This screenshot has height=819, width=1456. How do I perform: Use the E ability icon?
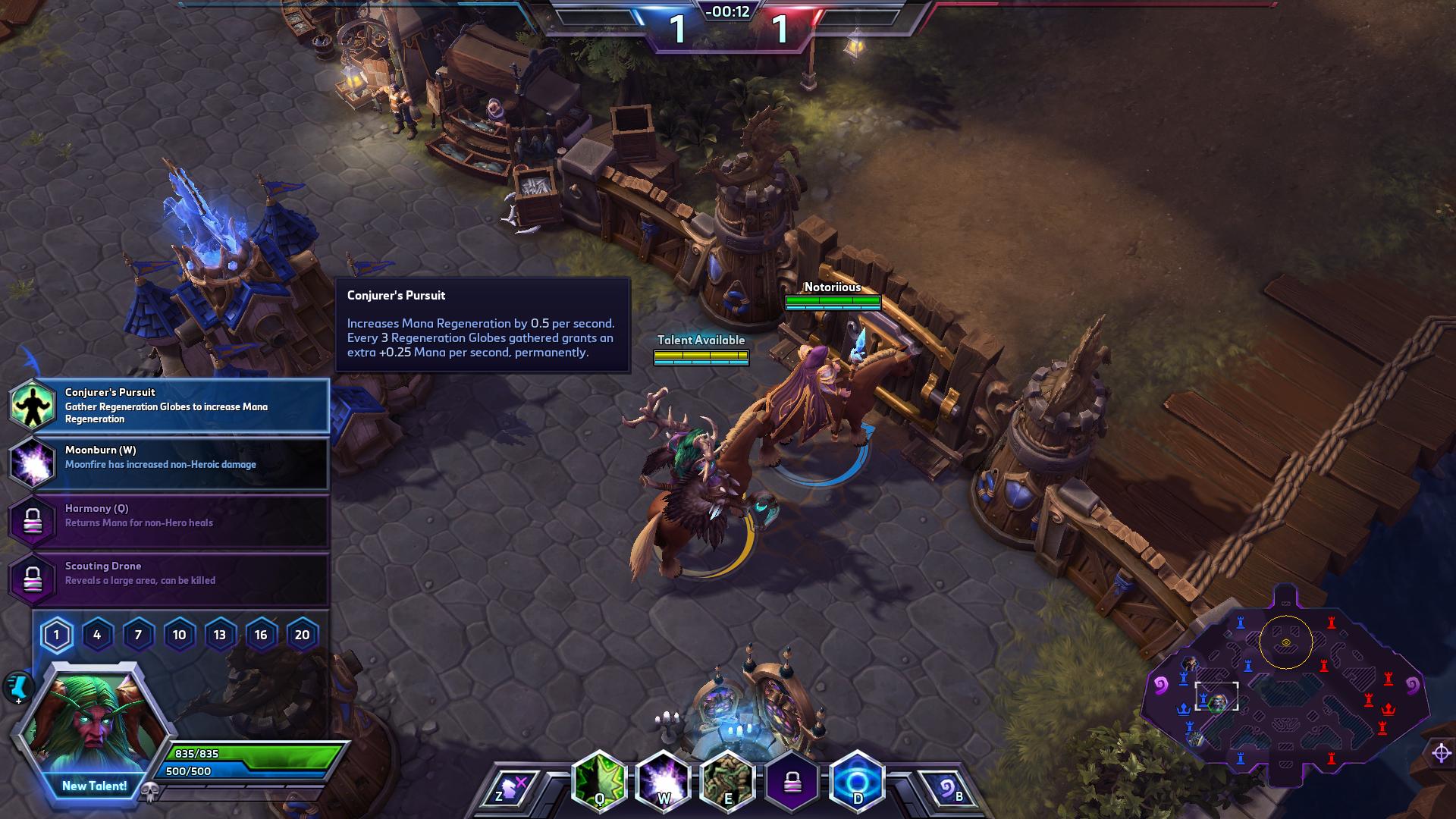tap(728, 781)
